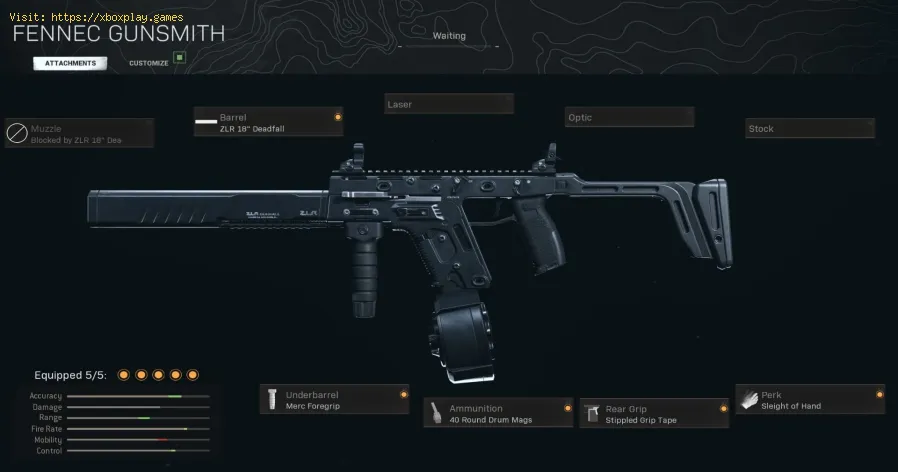Open the Sleight of Hand perk slot

click(x=810, y=400)
